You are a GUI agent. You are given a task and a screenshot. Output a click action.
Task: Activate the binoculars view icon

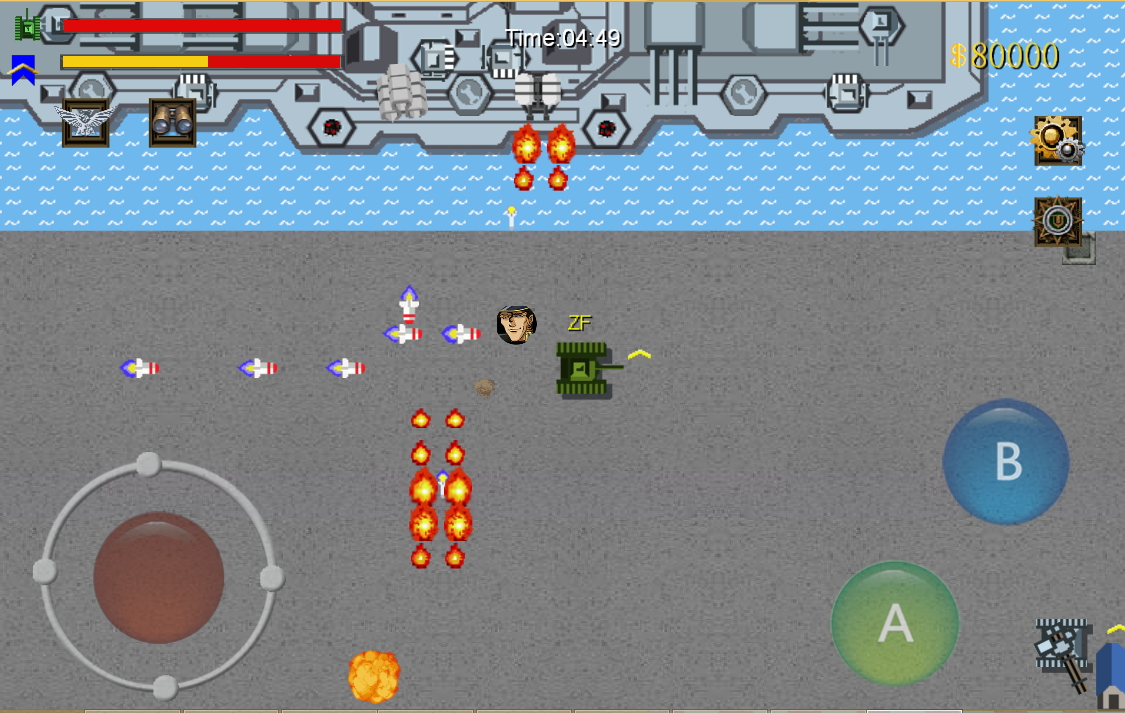click(172, 123)
